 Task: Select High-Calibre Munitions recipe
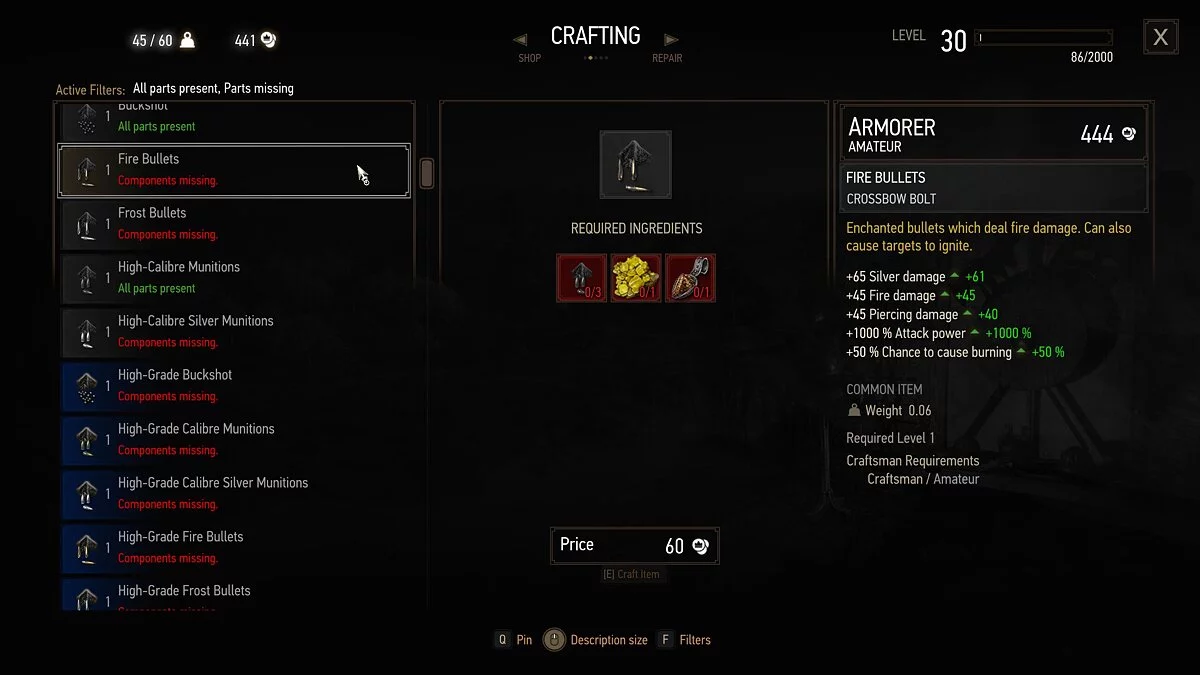coord(234,278)
